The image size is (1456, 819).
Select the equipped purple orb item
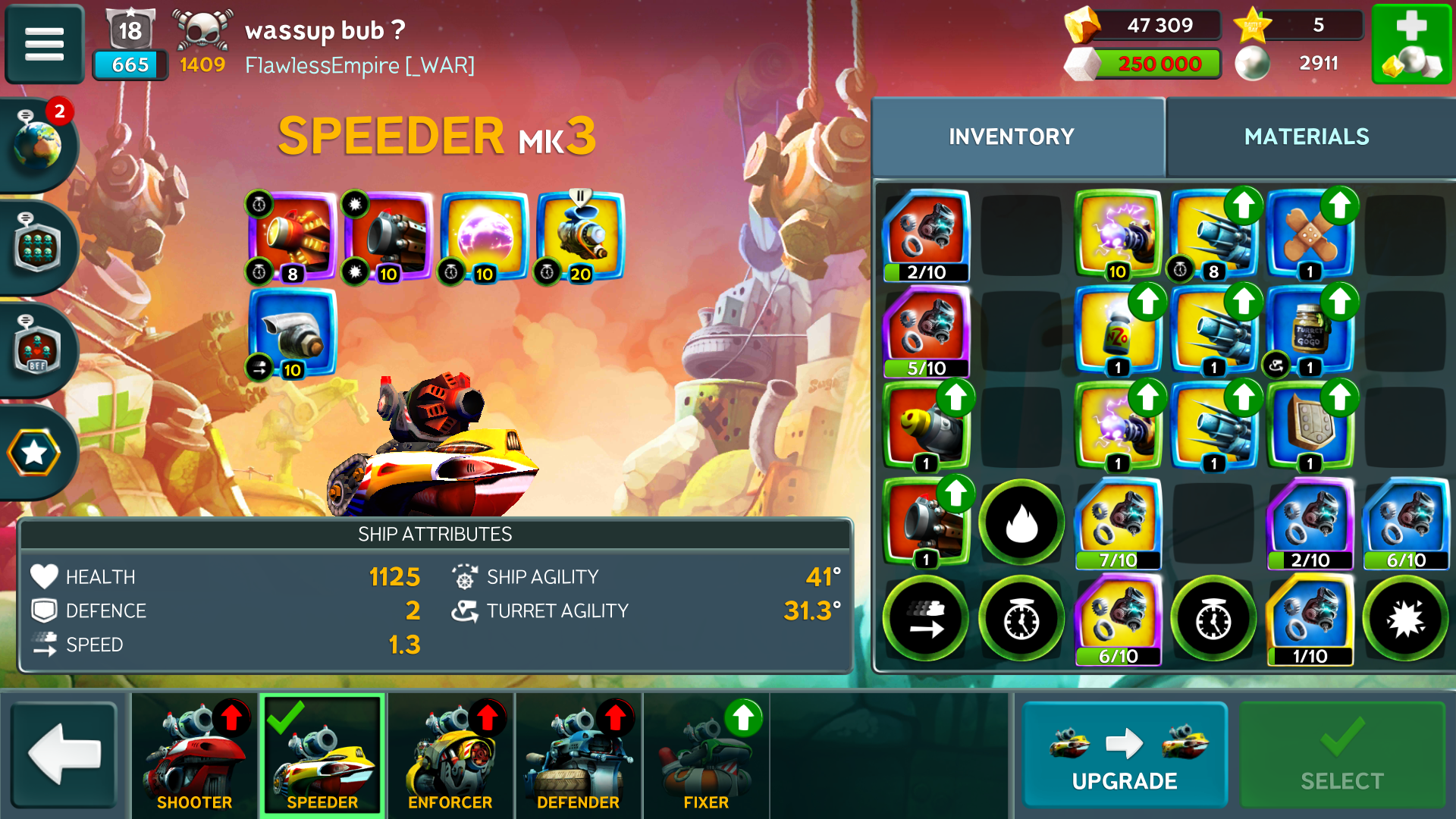[x=484, y=237]
